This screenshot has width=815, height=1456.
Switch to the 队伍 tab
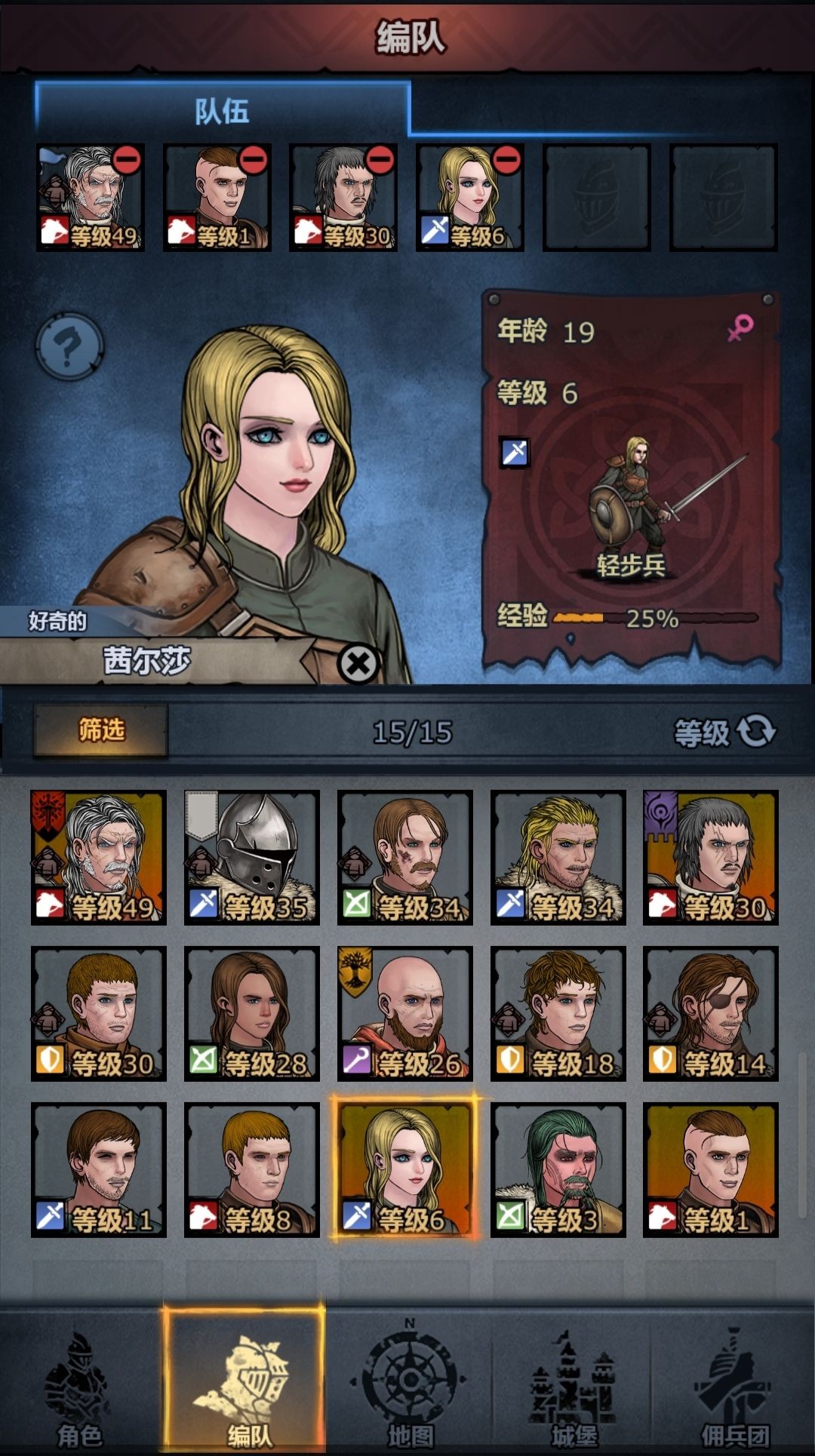click(222, 112)
